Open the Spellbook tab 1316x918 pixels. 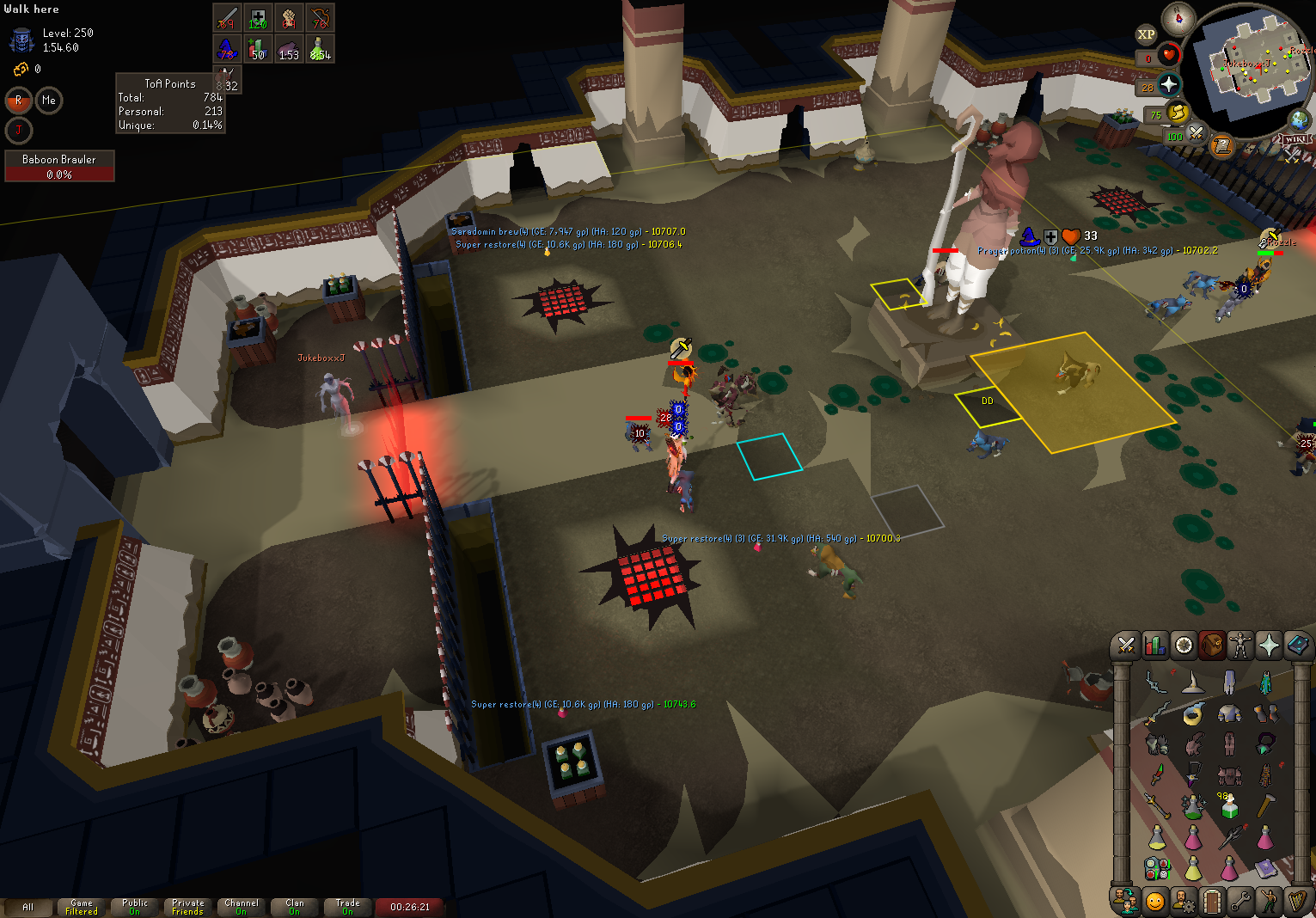[x=1297, y=645]
